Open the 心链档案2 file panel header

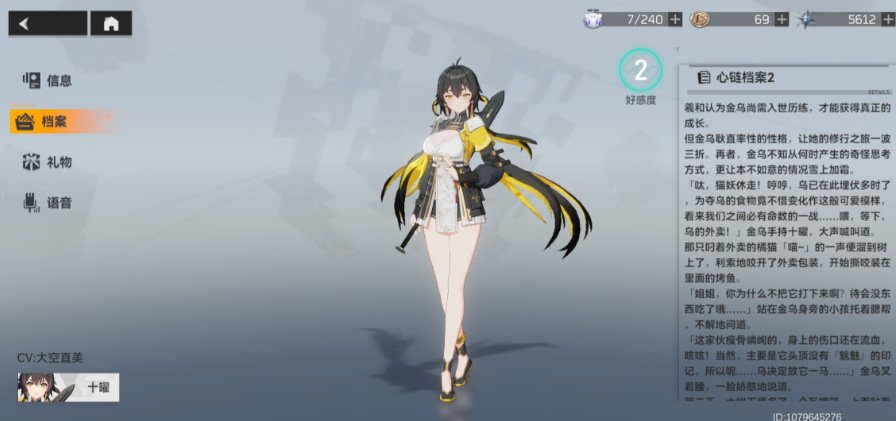[x=738, y=77]
